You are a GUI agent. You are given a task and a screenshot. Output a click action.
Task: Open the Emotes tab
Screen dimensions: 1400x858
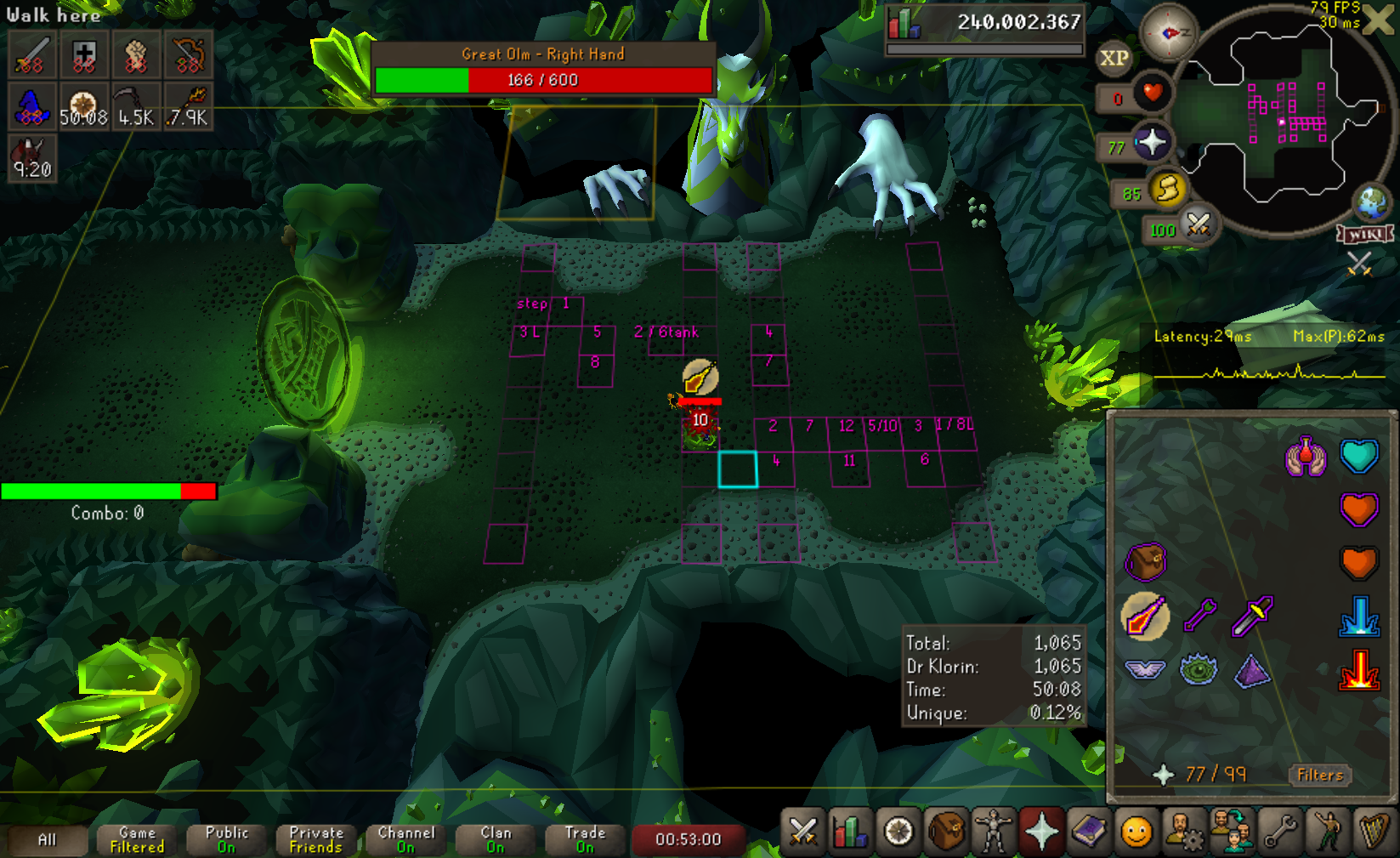pyautogui.click(x=1327, y=832)
